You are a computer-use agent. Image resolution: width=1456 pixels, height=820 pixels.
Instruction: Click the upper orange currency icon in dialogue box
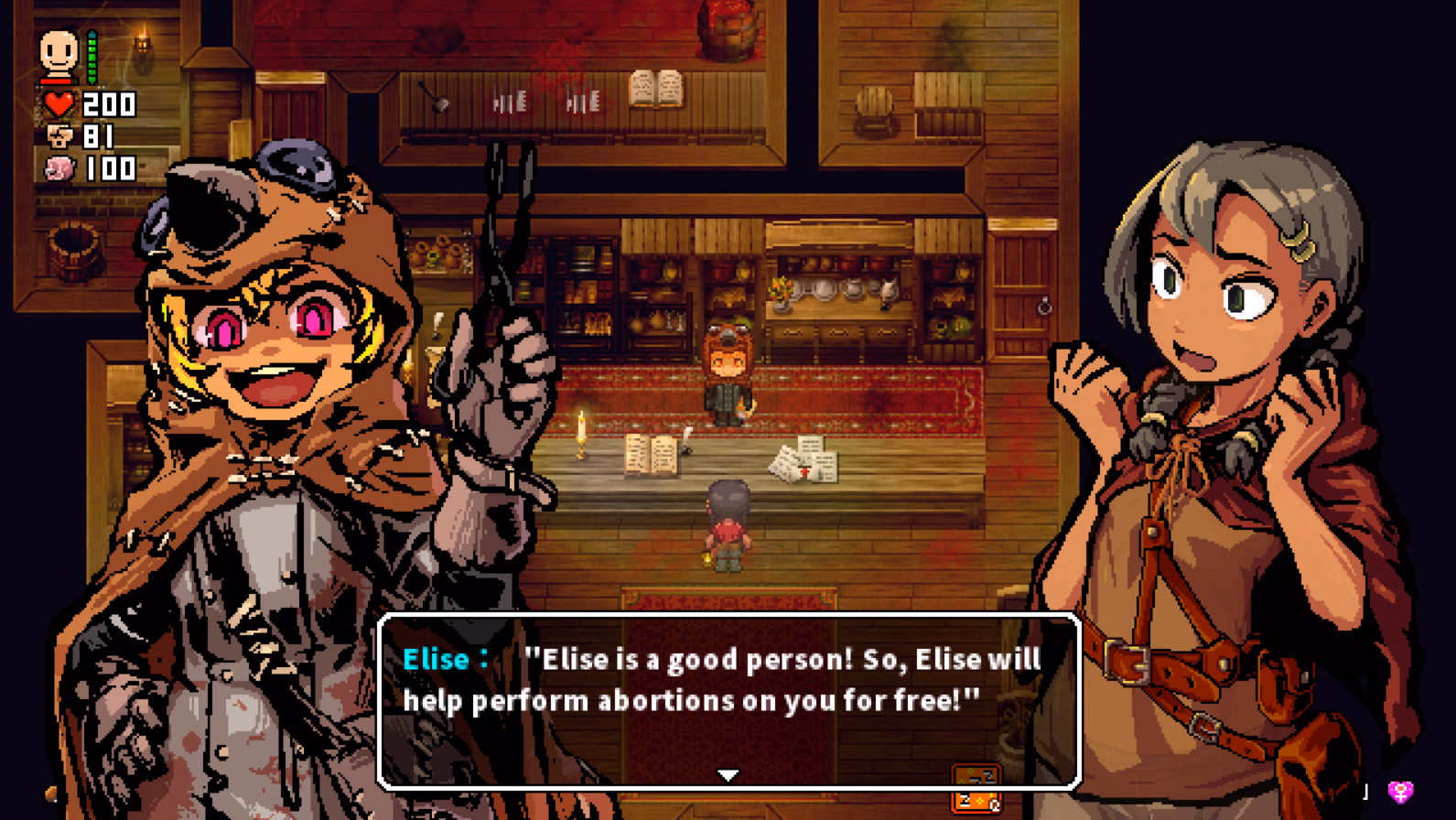pos(976,773)
